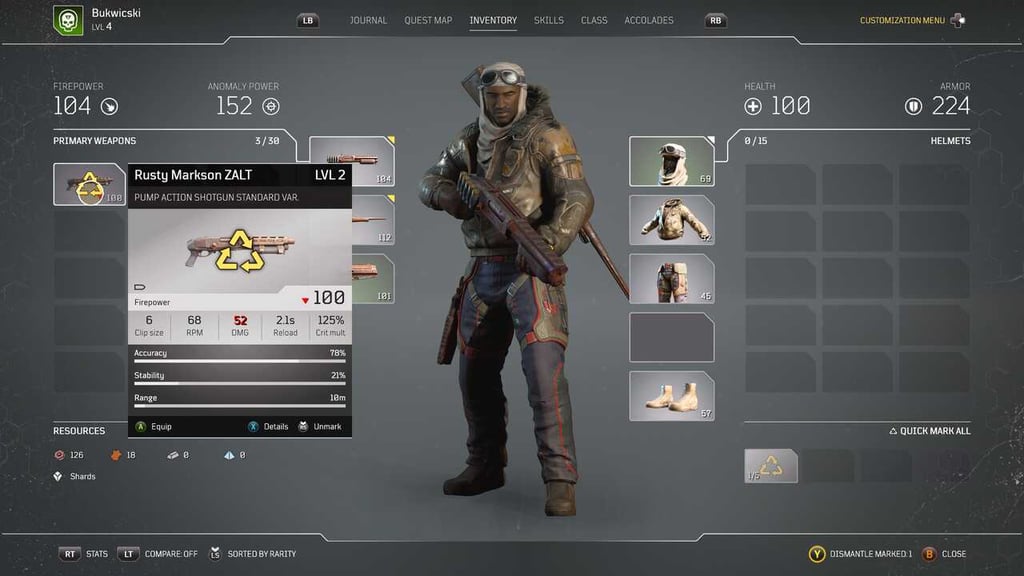
Task: Select the equipped boots slot rated 57
Action: pyautogui.click(x=671, y=396)
